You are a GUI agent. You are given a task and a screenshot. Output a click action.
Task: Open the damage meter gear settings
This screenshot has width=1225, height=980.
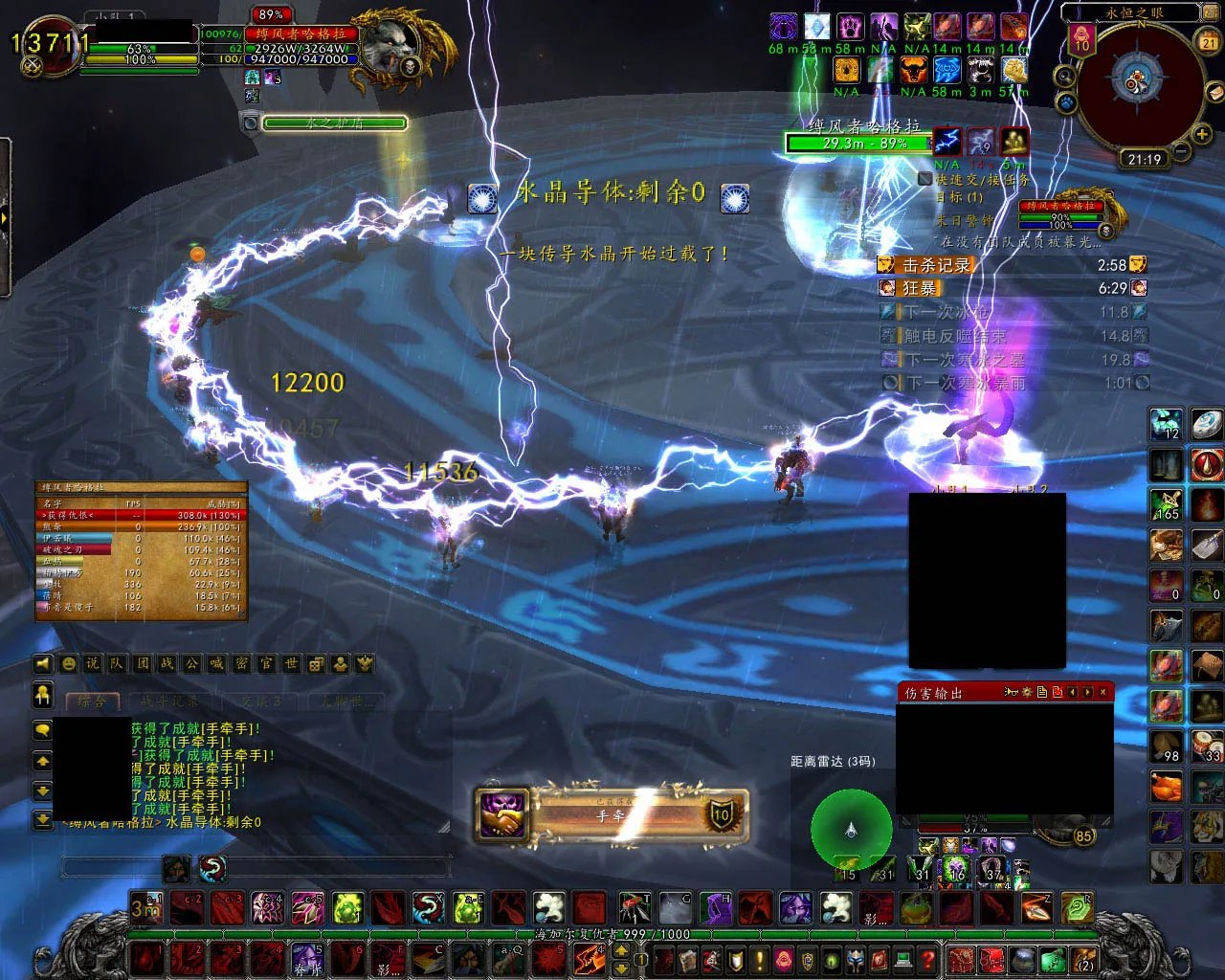tap(1026, 692)
